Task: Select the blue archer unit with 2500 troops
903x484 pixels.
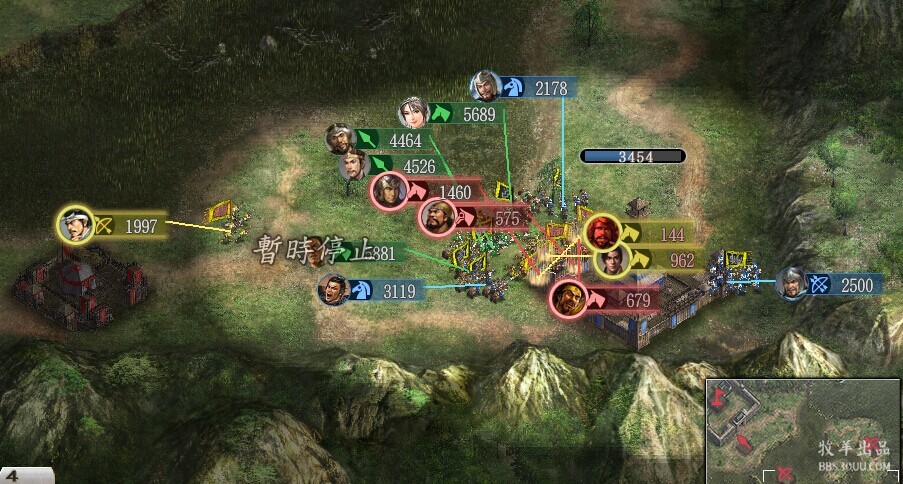Action: pyautogui.click(x=791, y=284)
